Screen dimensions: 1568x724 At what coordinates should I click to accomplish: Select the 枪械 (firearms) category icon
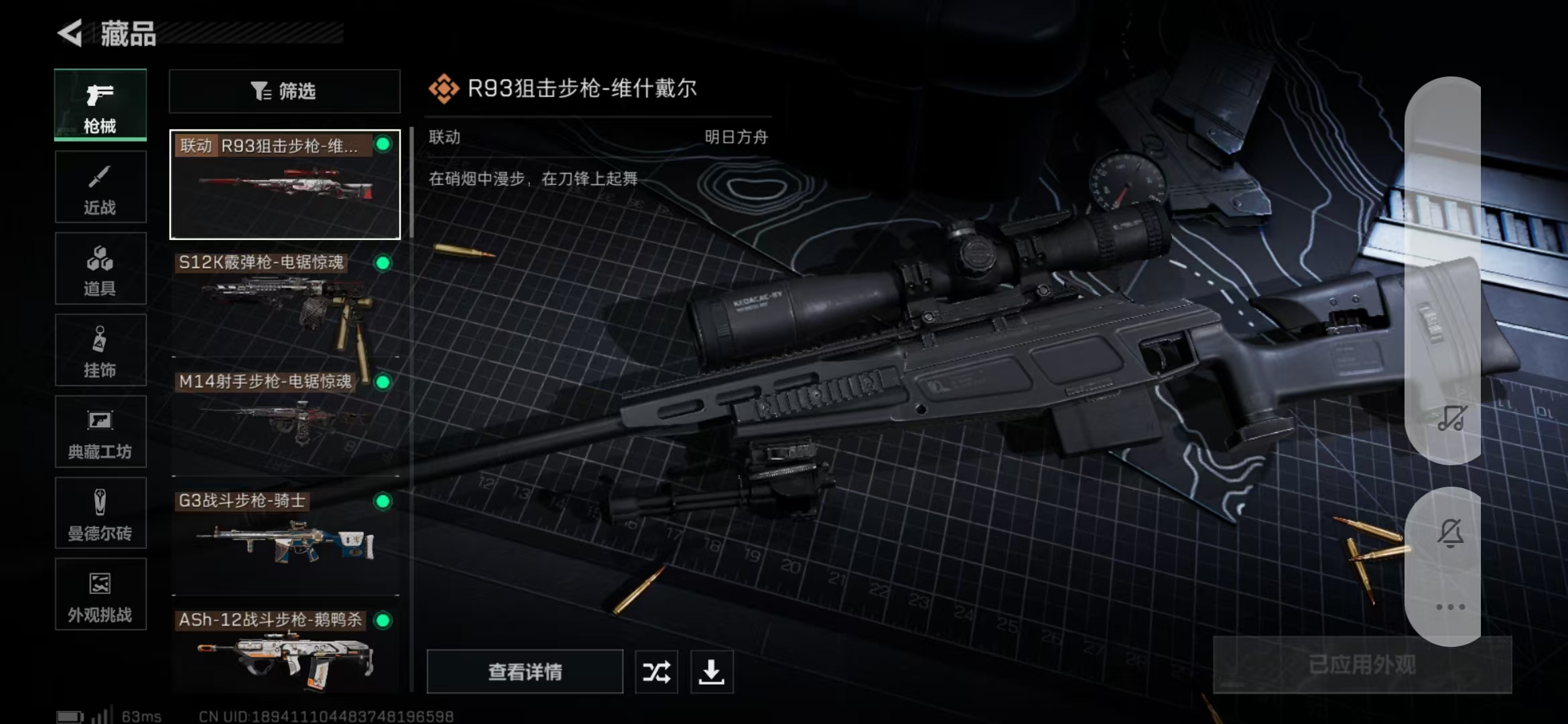tap(100, 104)
